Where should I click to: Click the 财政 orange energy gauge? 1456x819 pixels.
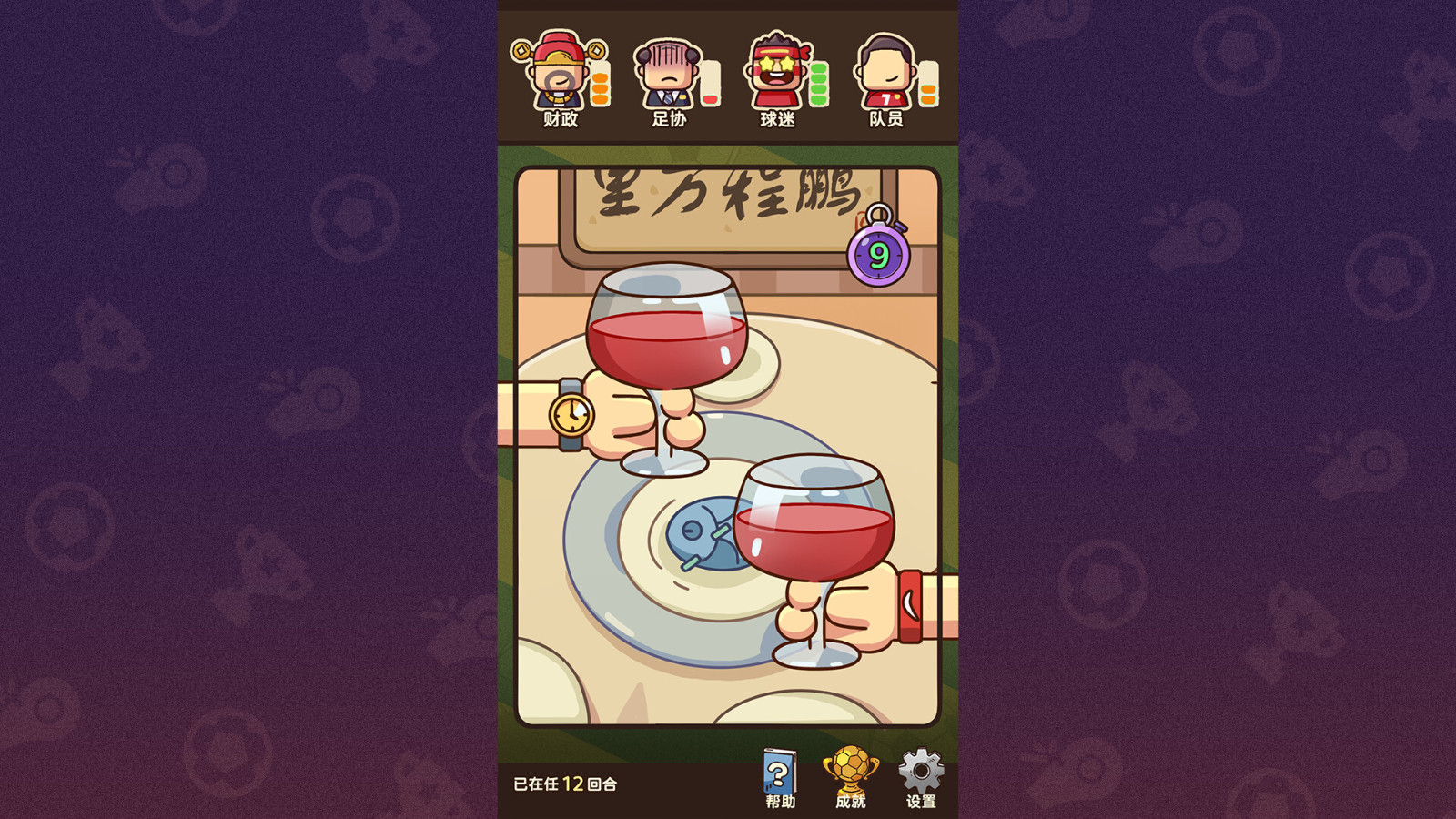click(x=598, y=84)
